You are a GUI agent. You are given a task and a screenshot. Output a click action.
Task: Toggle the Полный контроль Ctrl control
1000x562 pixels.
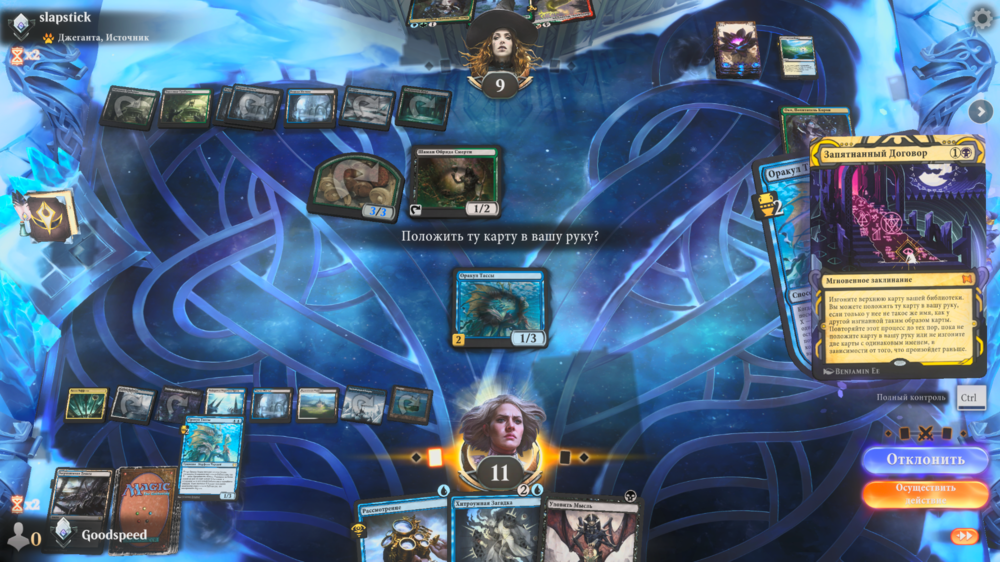(967, 397)
